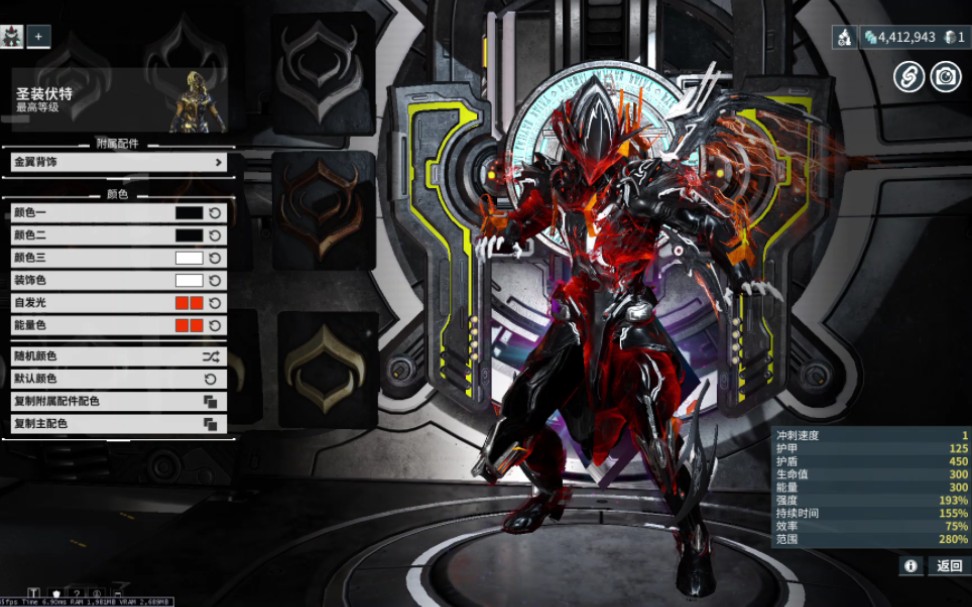Click 复制附属配件配色 to copy attachment colors
This screenshot has height=607, width=972.
tap(118, 401)
